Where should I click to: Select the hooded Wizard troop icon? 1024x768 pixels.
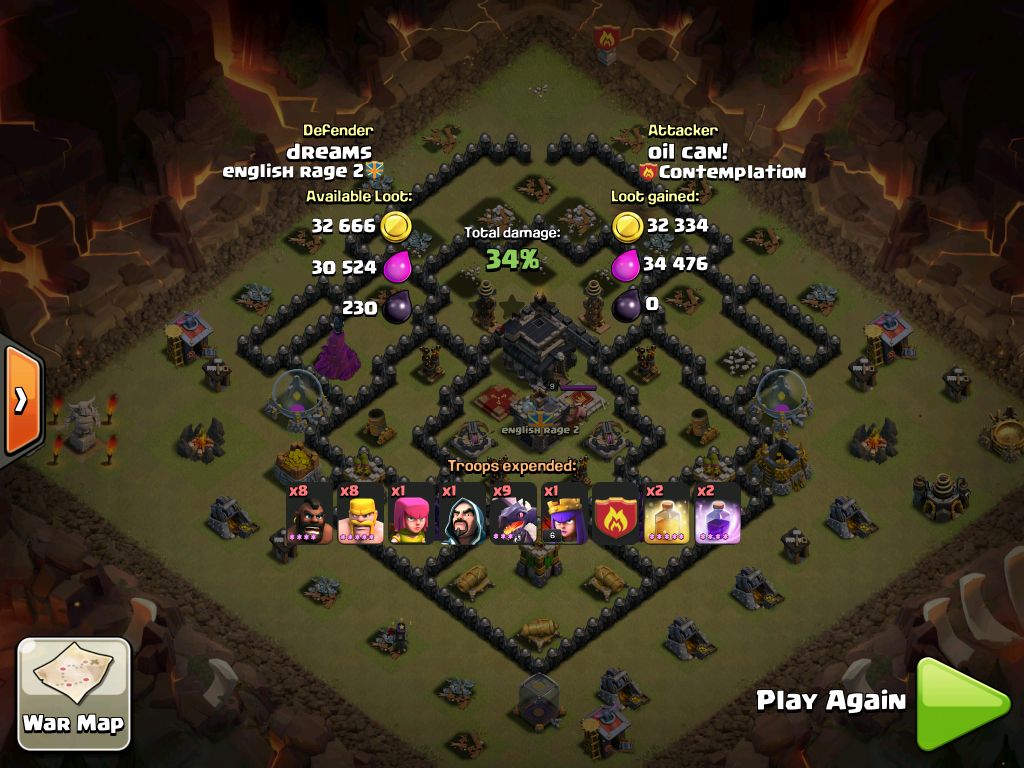coord(462,514)
